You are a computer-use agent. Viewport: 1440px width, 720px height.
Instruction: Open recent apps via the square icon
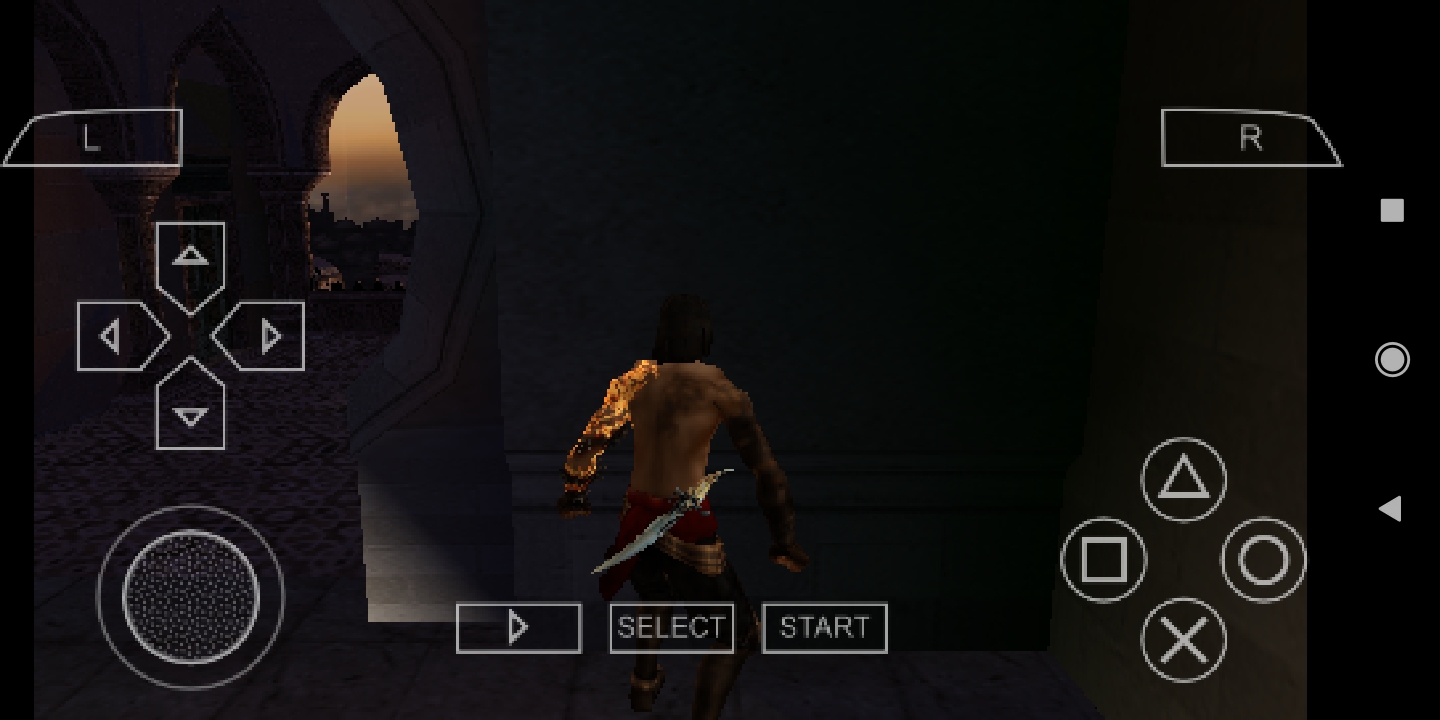(1392, 210)
